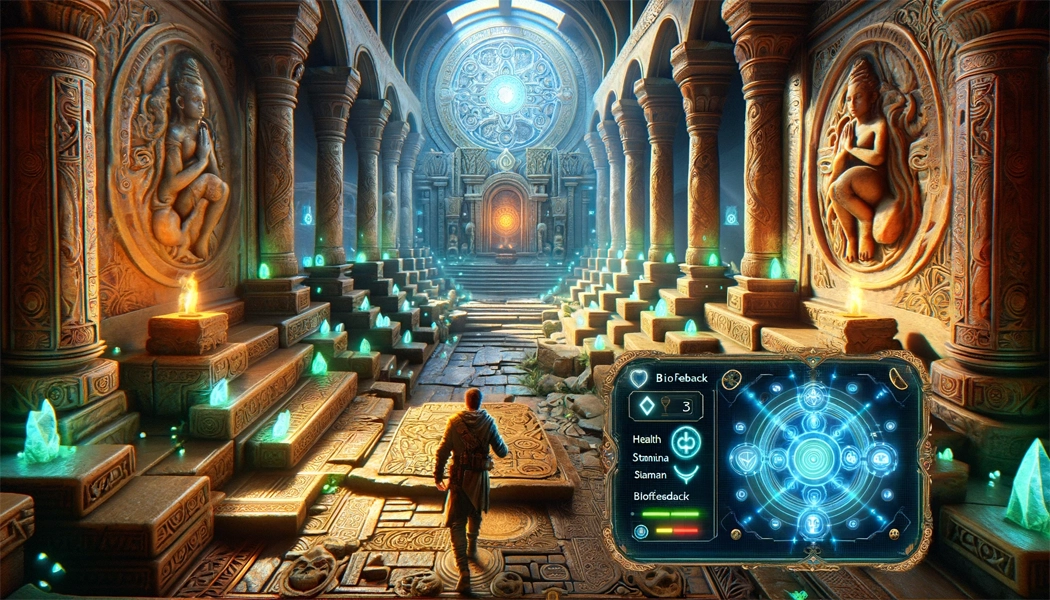Choose the mask node at the wheel's bottom

pos(812,521)
